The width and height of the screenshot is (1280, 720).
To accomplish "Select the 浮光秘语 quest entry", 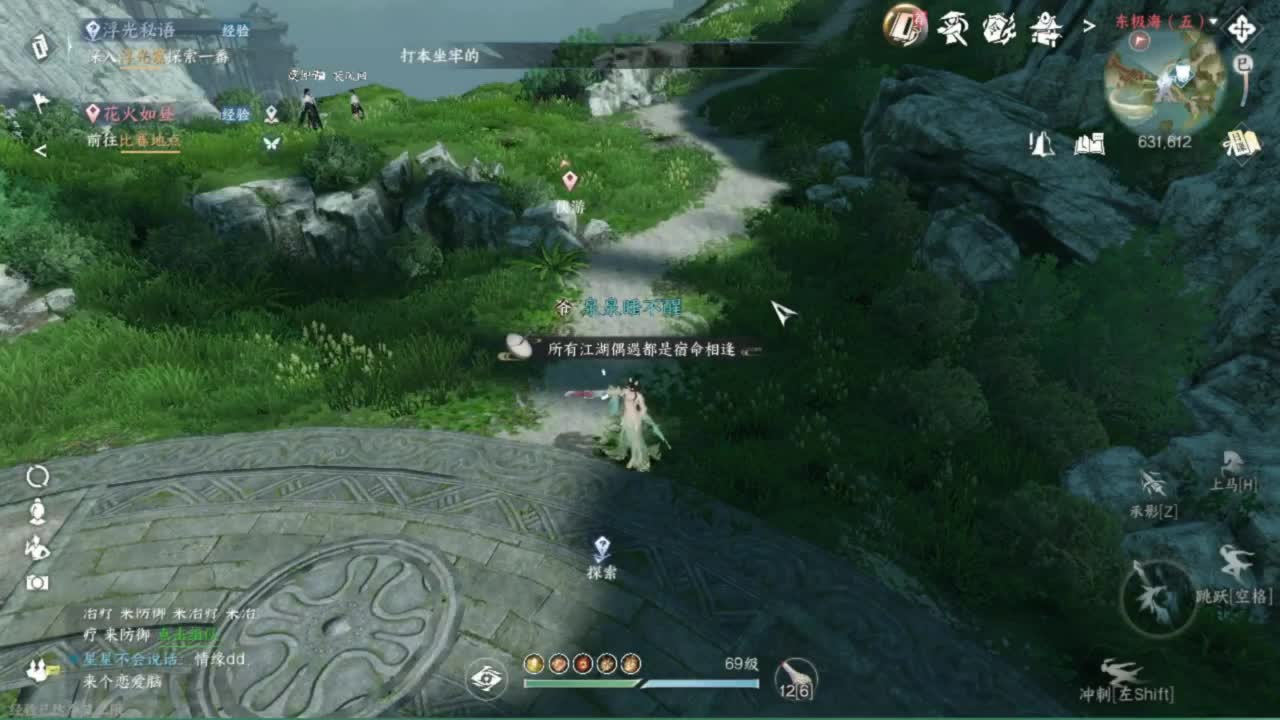I will click(x=138, y=30).
